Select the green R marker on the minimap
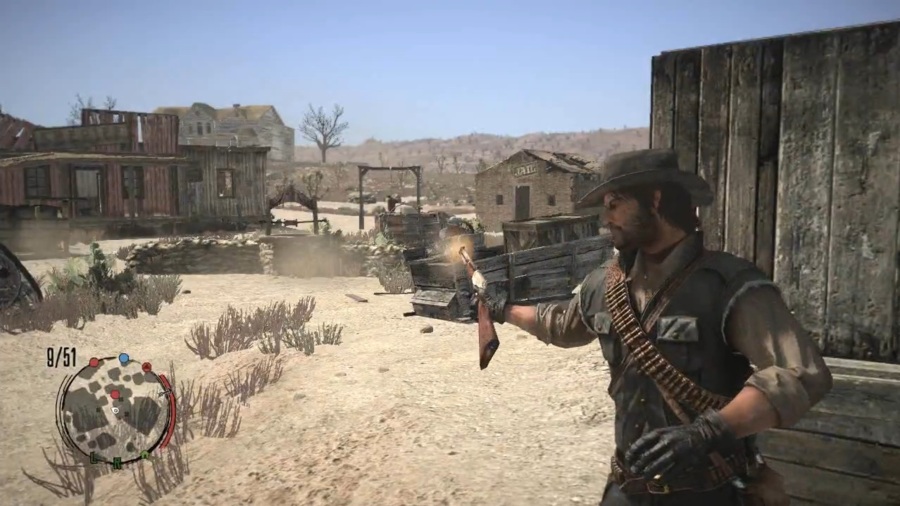The height and width of the screenshot is (506, 900). point(117,463)
